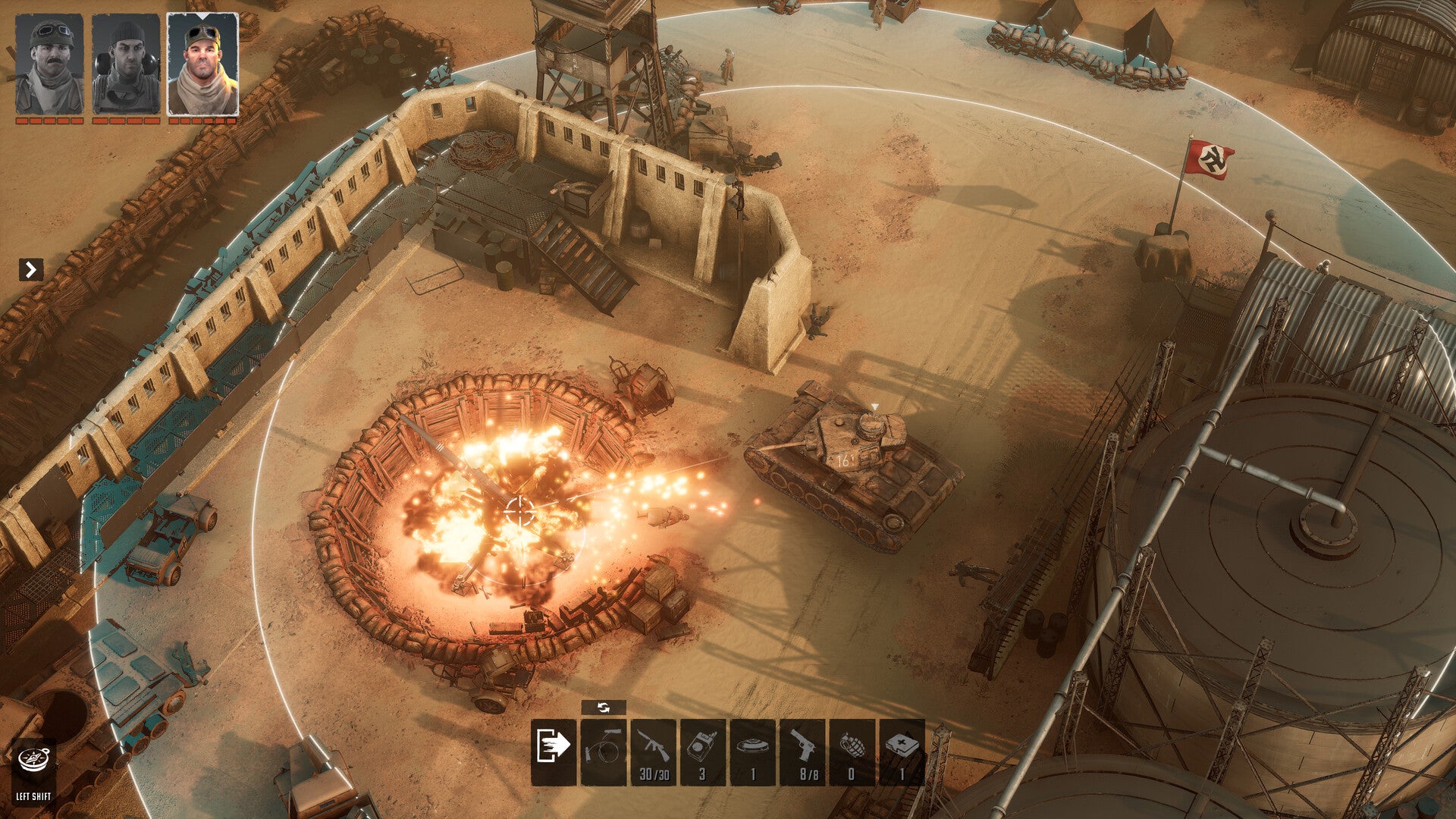Image resolution: width=1456 pixels, height=819 pixels.
Task: Click the white marker above the tank
Action: (877, 405)
